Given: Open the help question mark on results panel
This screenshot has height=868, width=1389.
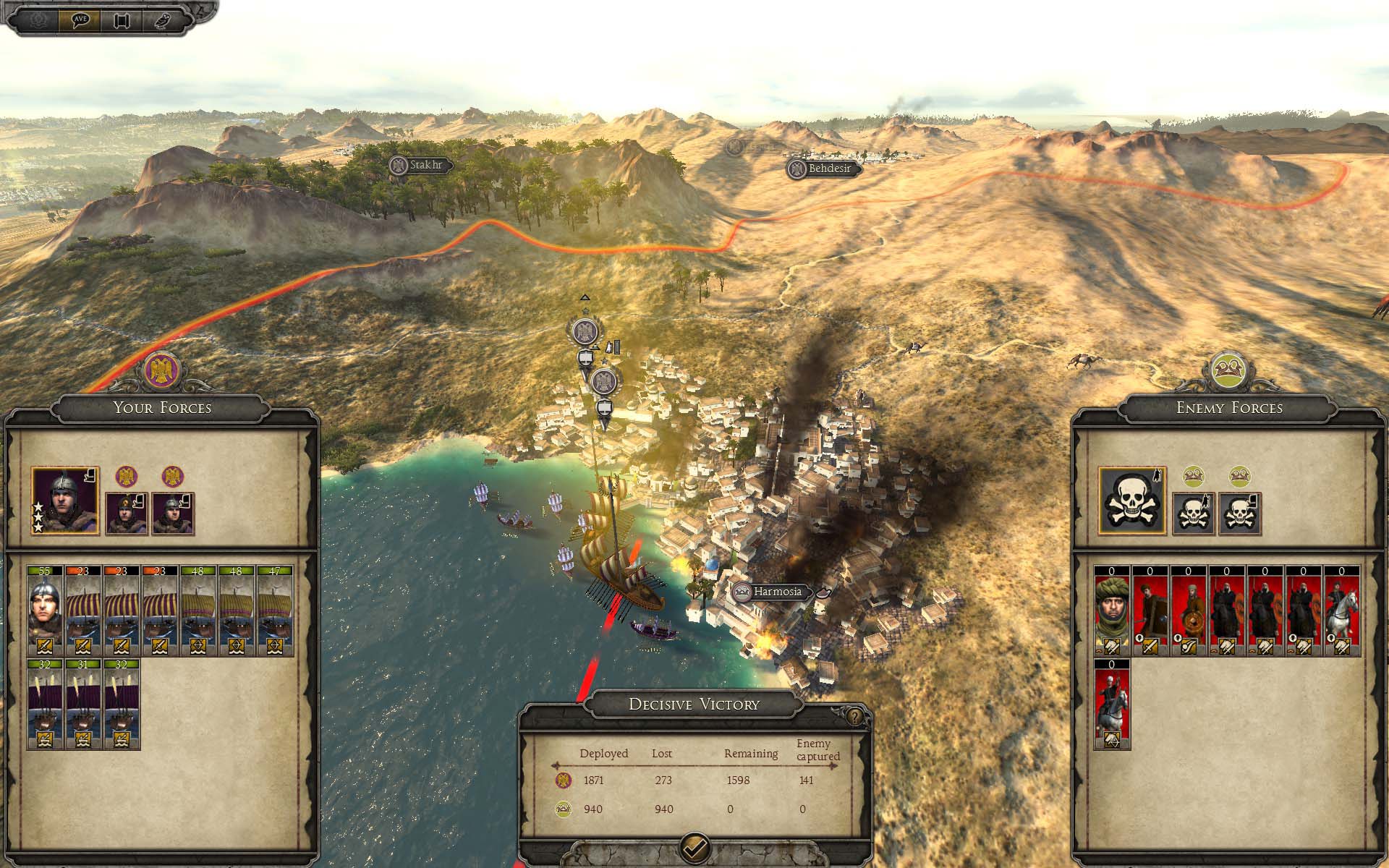Looking at the screenshot, I should pos(855,717).
